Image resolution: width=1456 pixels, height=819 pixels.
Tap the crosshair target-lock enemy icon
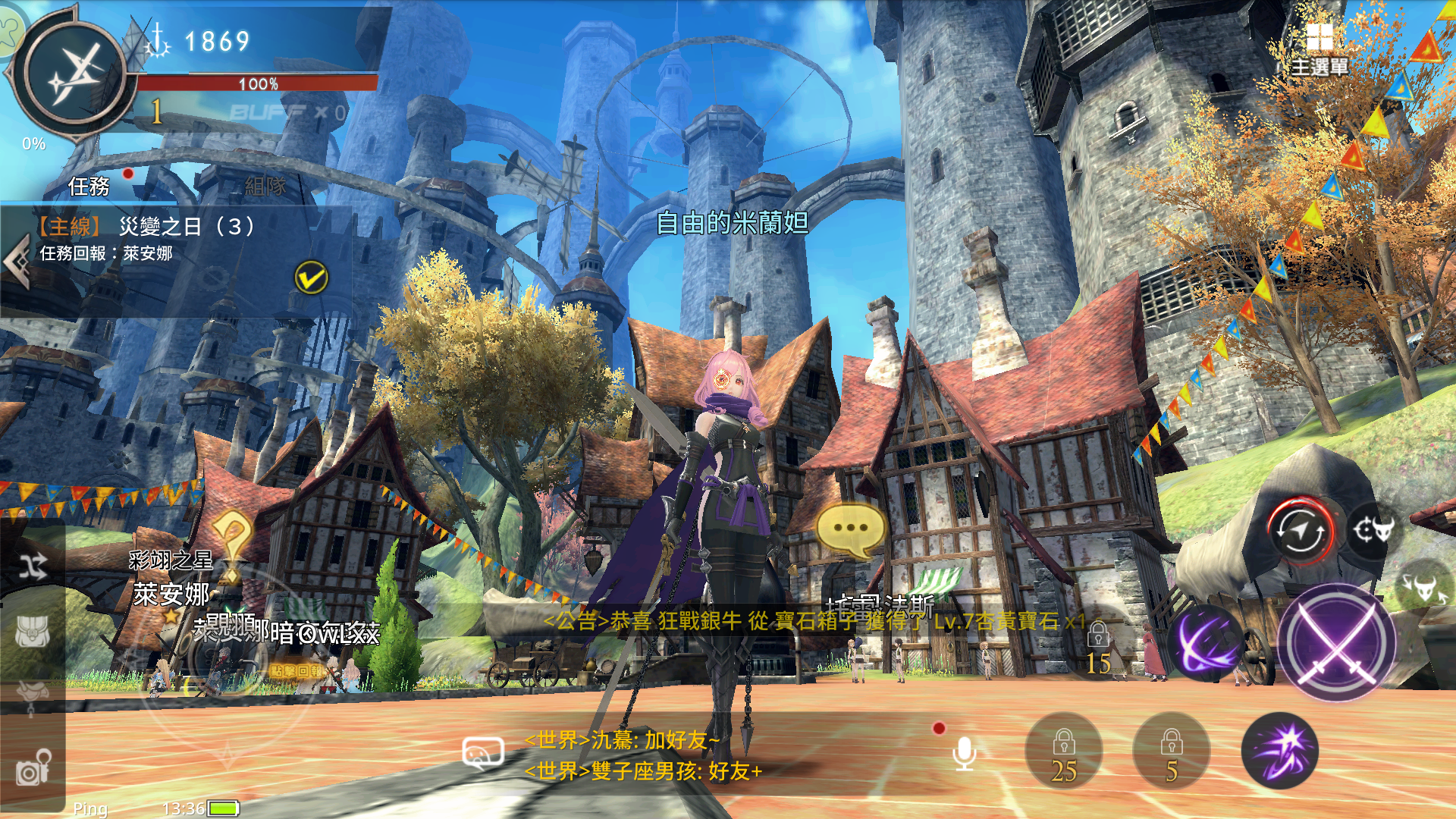1373,531
